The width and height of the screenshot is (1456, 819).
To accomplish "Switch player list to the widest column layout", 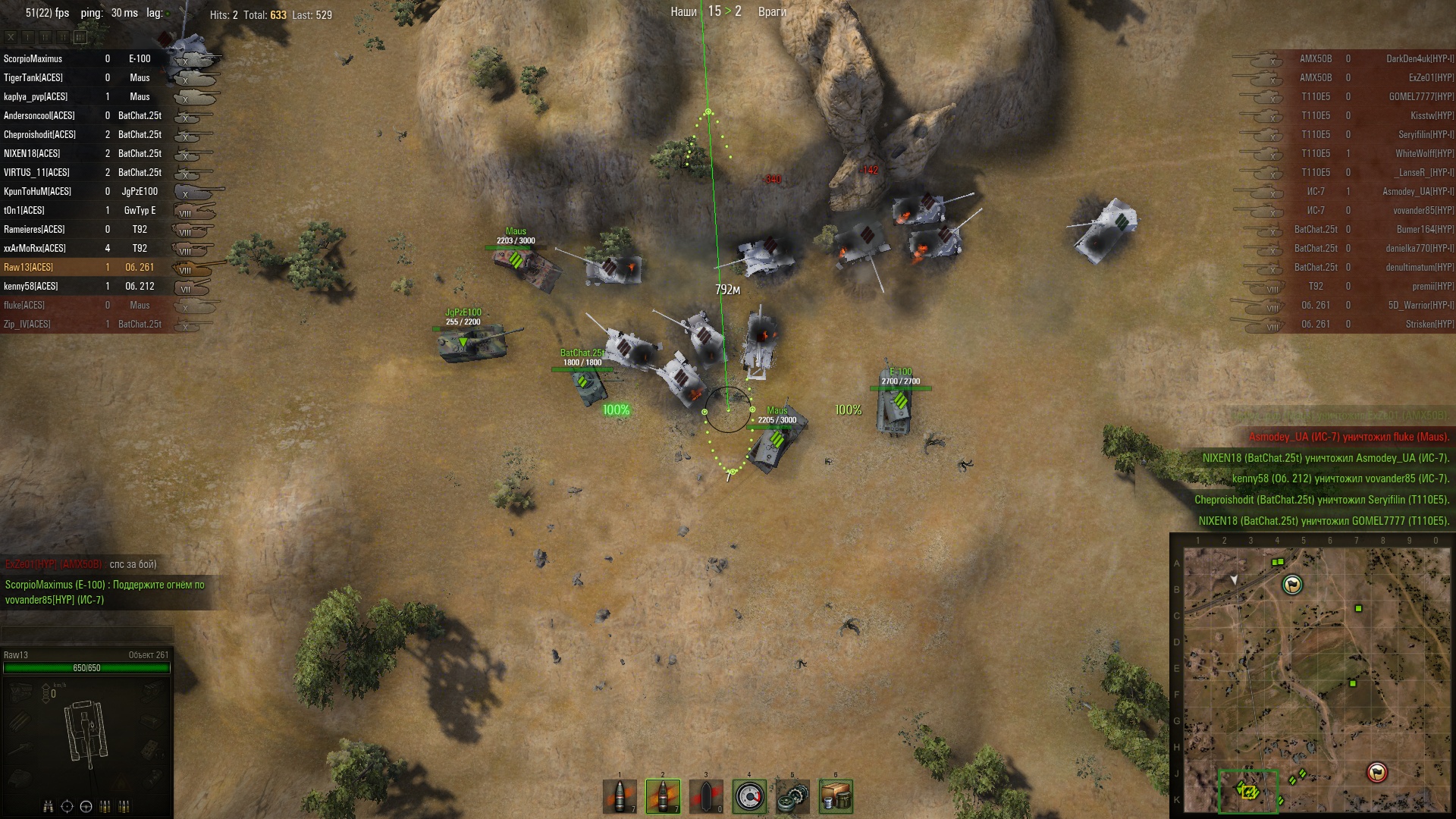I will (80, 36).
